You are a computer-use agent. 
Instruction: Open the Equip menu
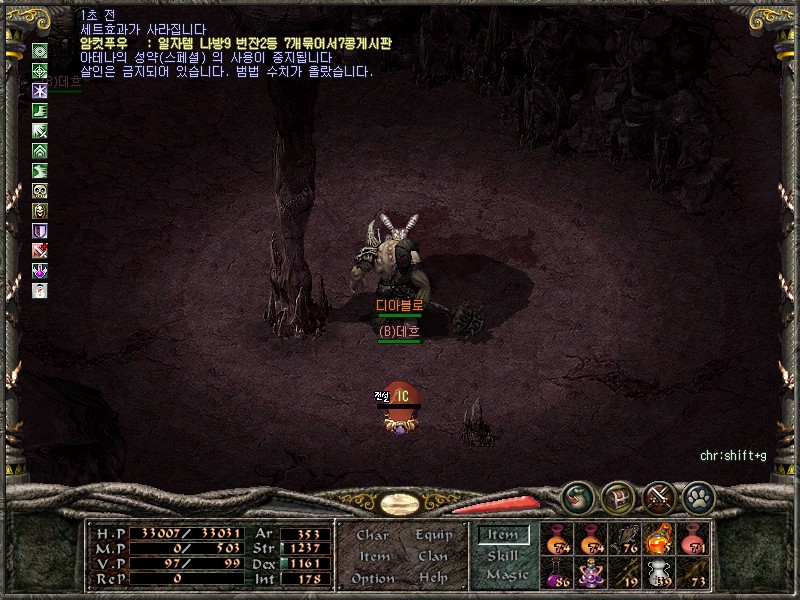[x=434, y=535]
